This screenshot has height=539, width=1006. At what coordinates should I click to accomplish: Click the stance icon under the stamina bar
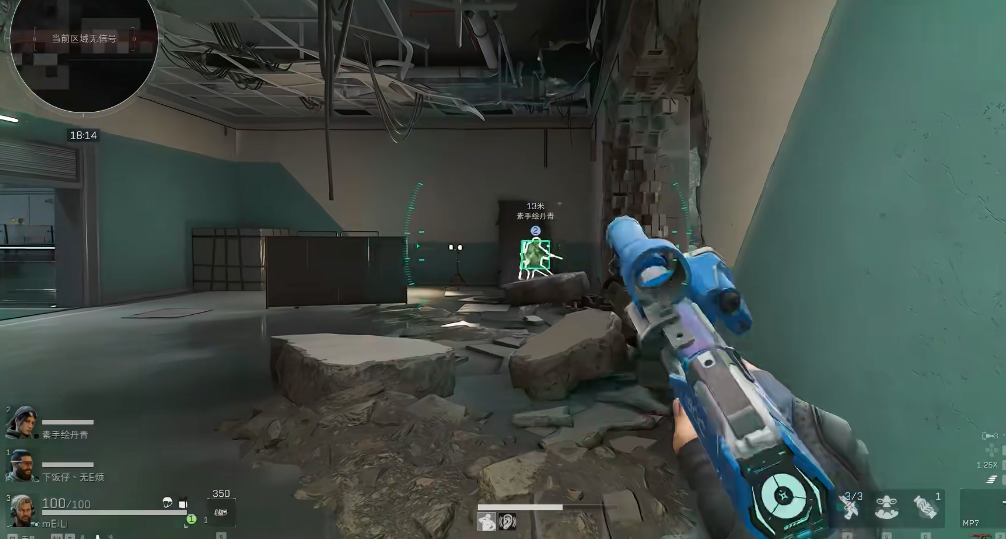(x=487, y=521)
